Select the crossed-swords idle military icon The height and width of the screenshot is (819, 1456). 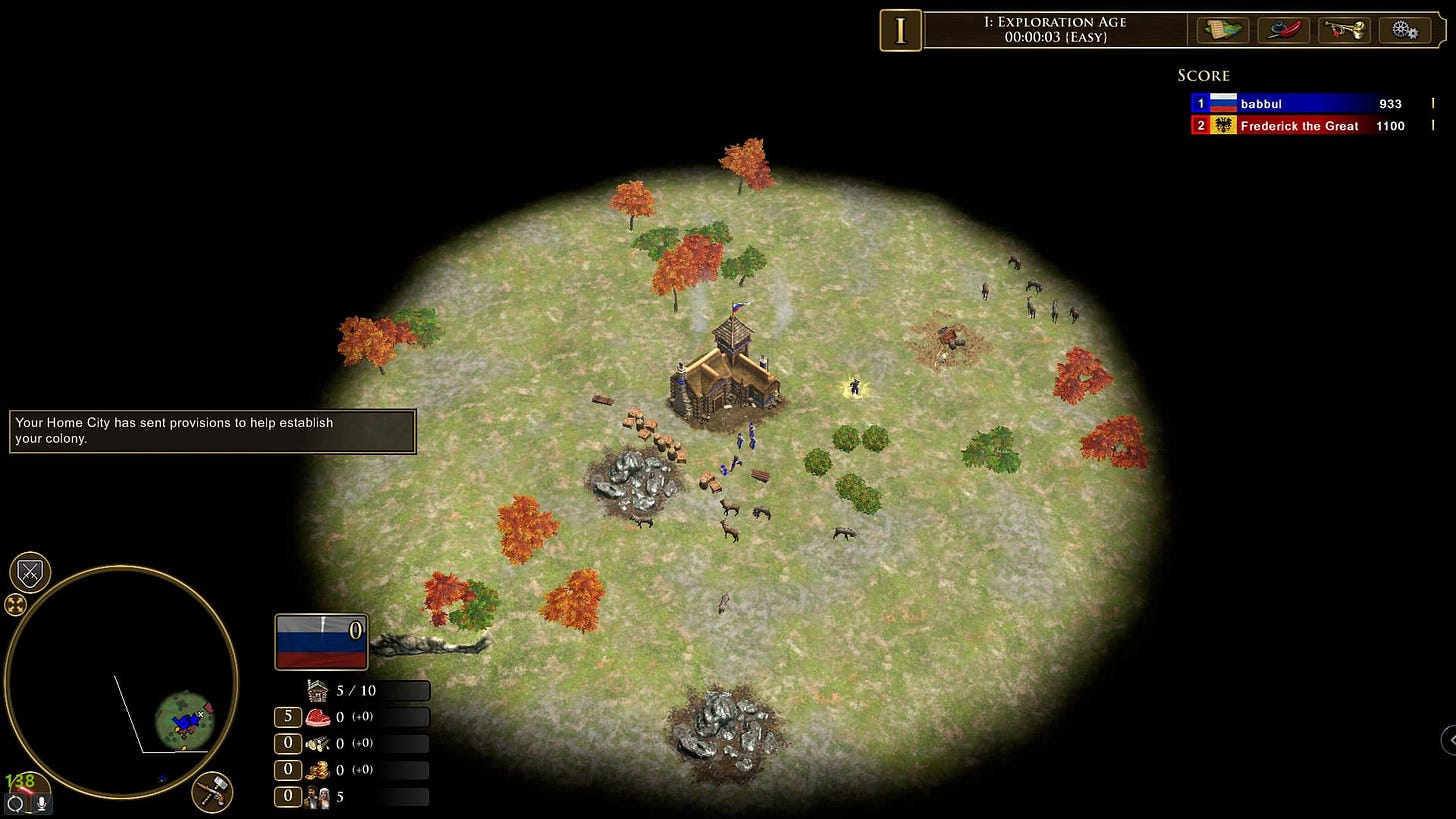29,572
